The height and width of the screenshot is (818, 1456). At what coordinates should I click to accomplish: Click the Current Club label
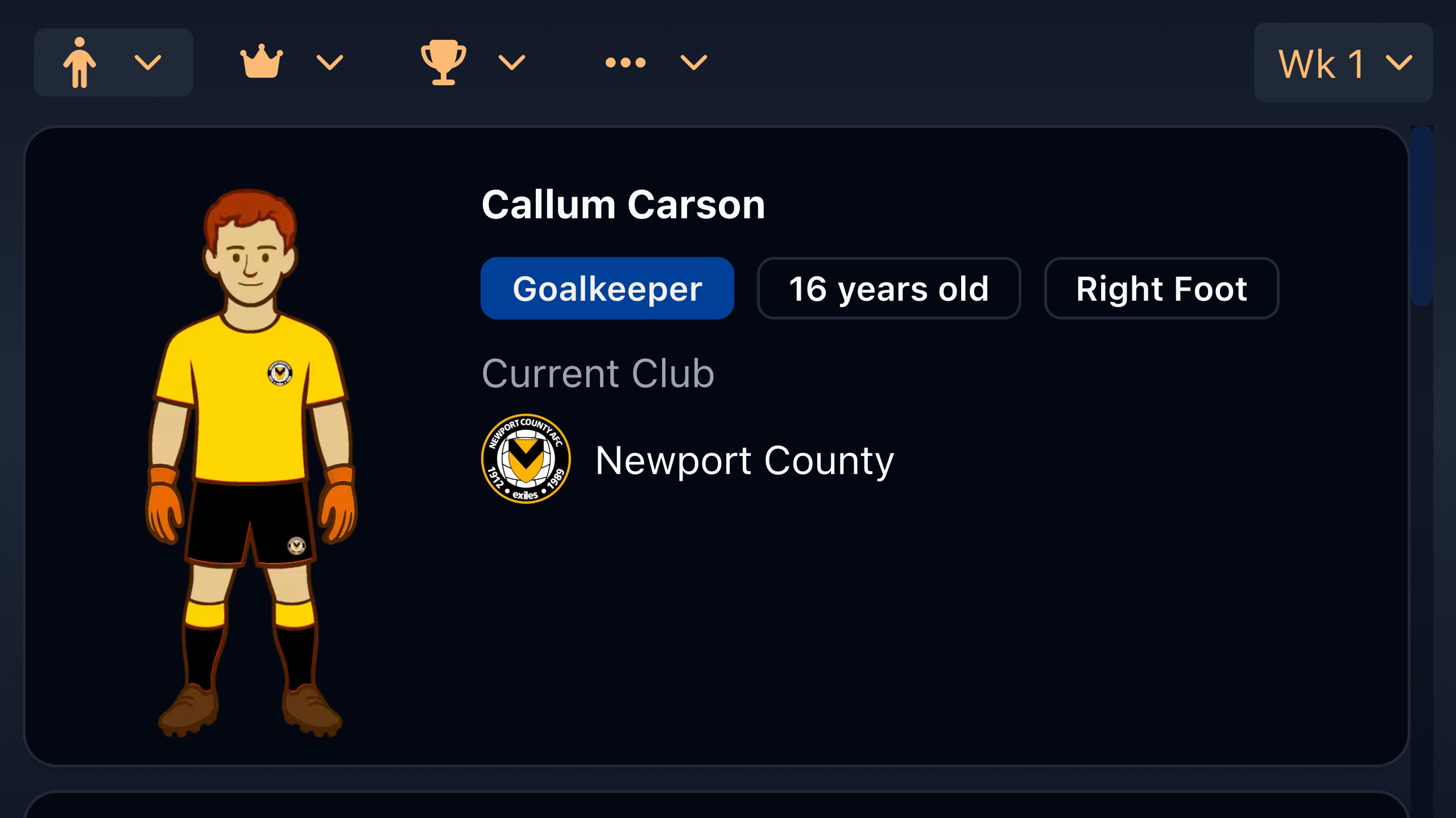click(x=598, y=373)
